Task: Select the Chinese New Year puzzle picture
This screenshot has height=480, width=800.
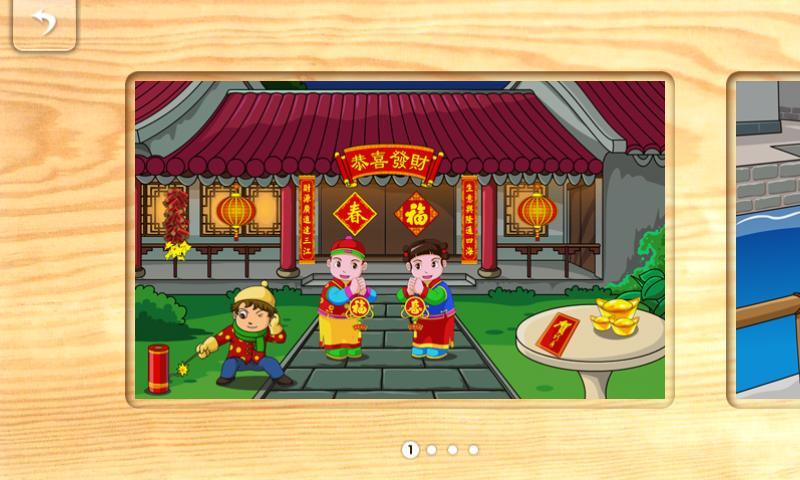Action: pyautogui.click(x=400, y=240)
